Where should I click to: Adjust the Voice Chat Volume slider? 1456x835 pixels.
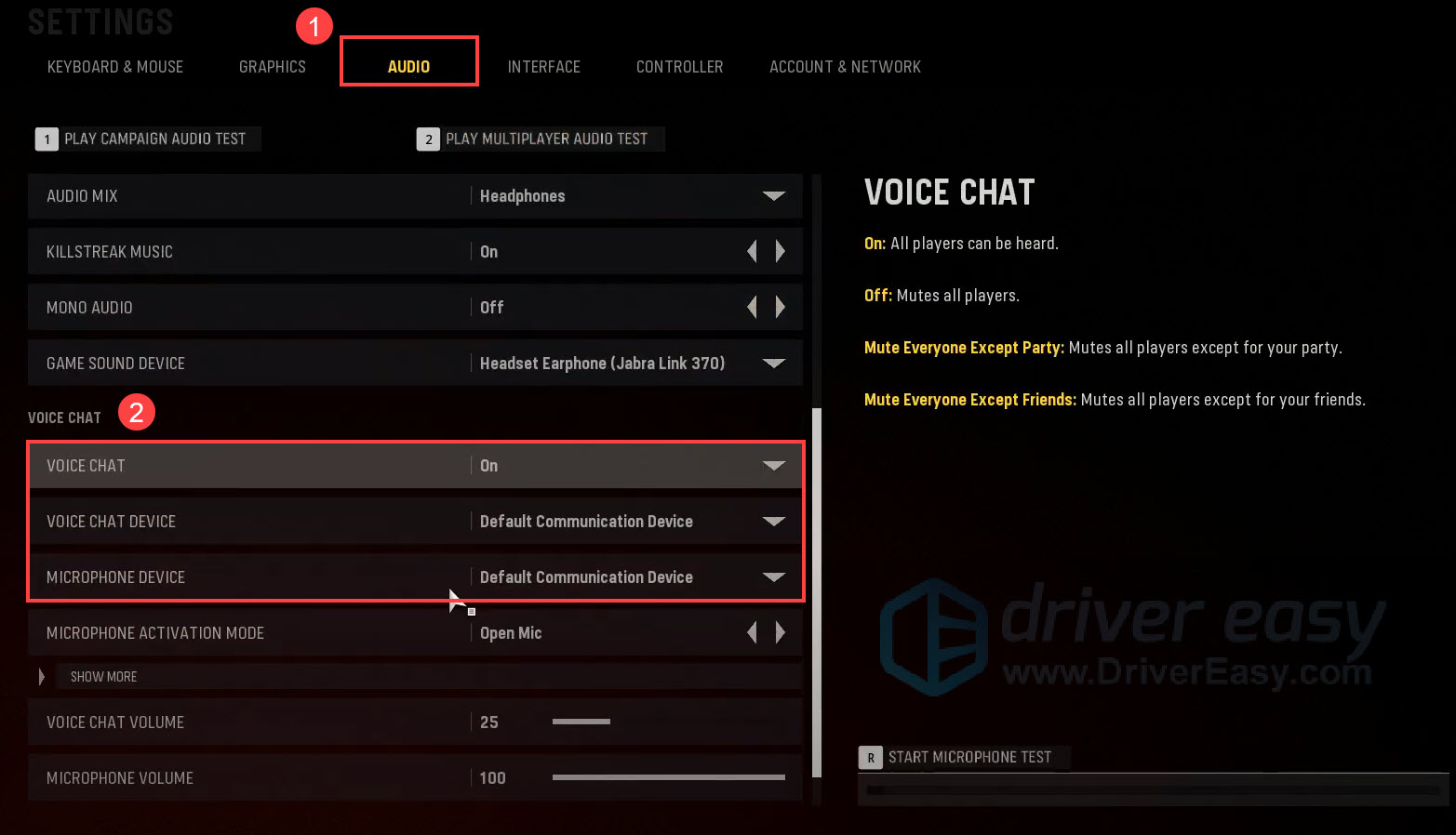point(581,722)
